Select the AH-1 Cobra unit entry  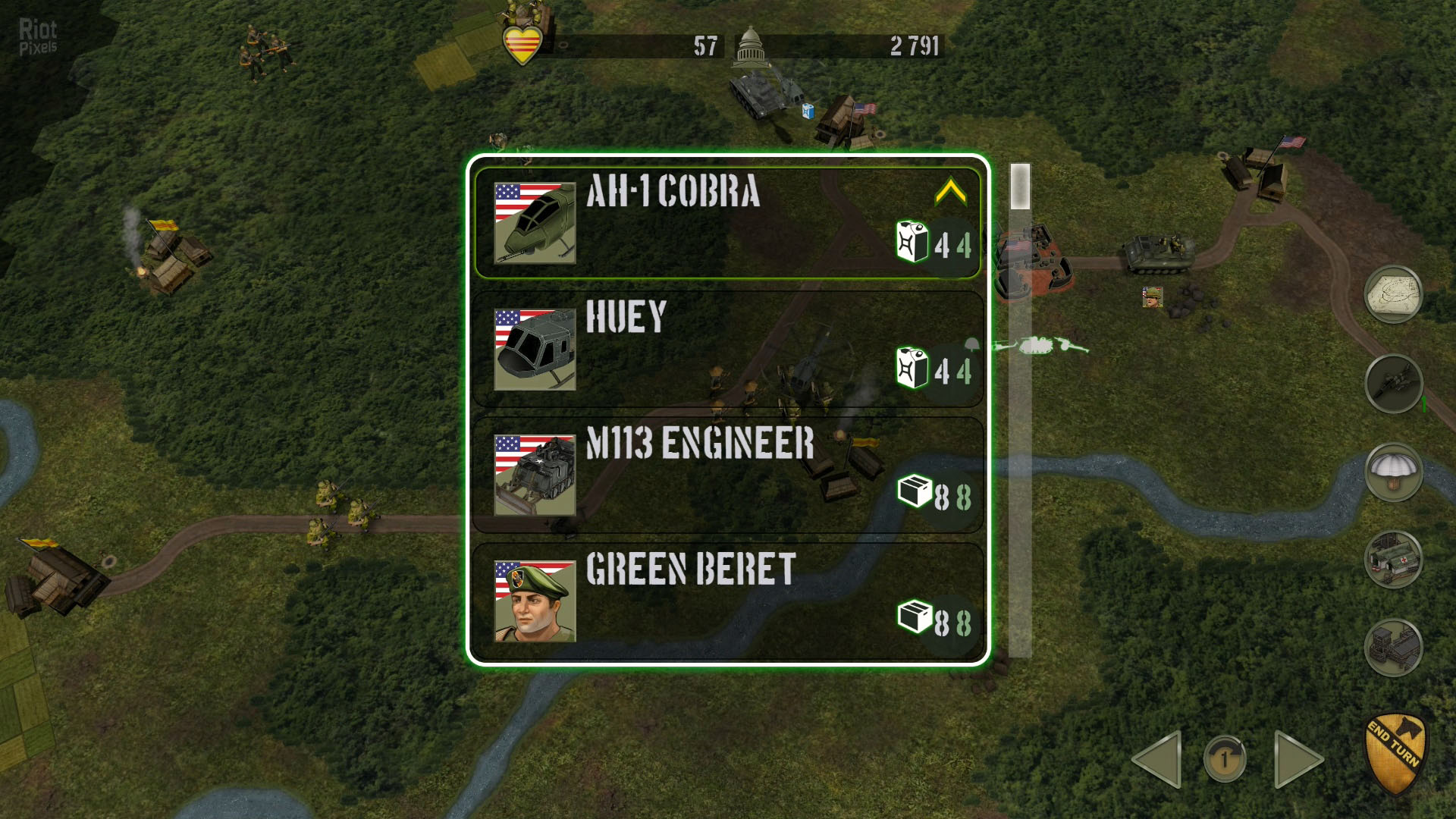pyautogui.click(x=726, y=223)
